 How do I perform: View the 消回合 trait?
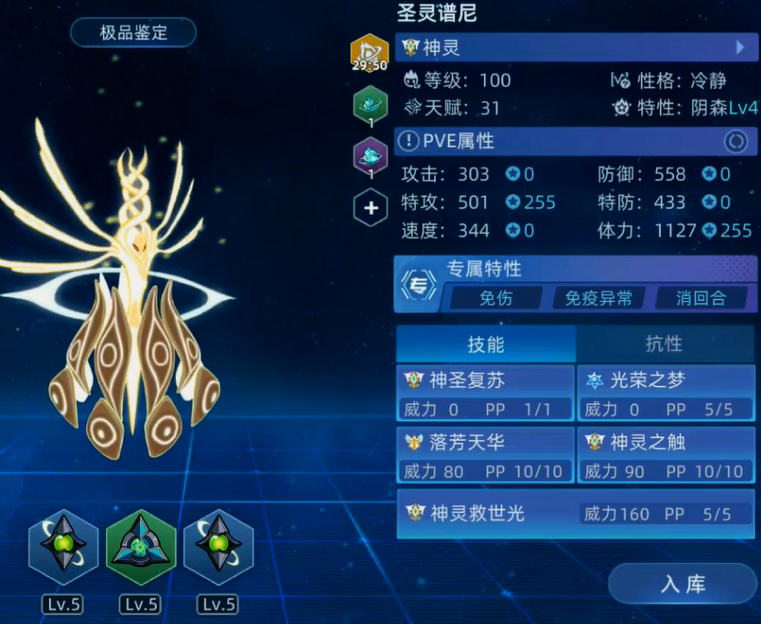pyautogui.click(x=700, y=297)
